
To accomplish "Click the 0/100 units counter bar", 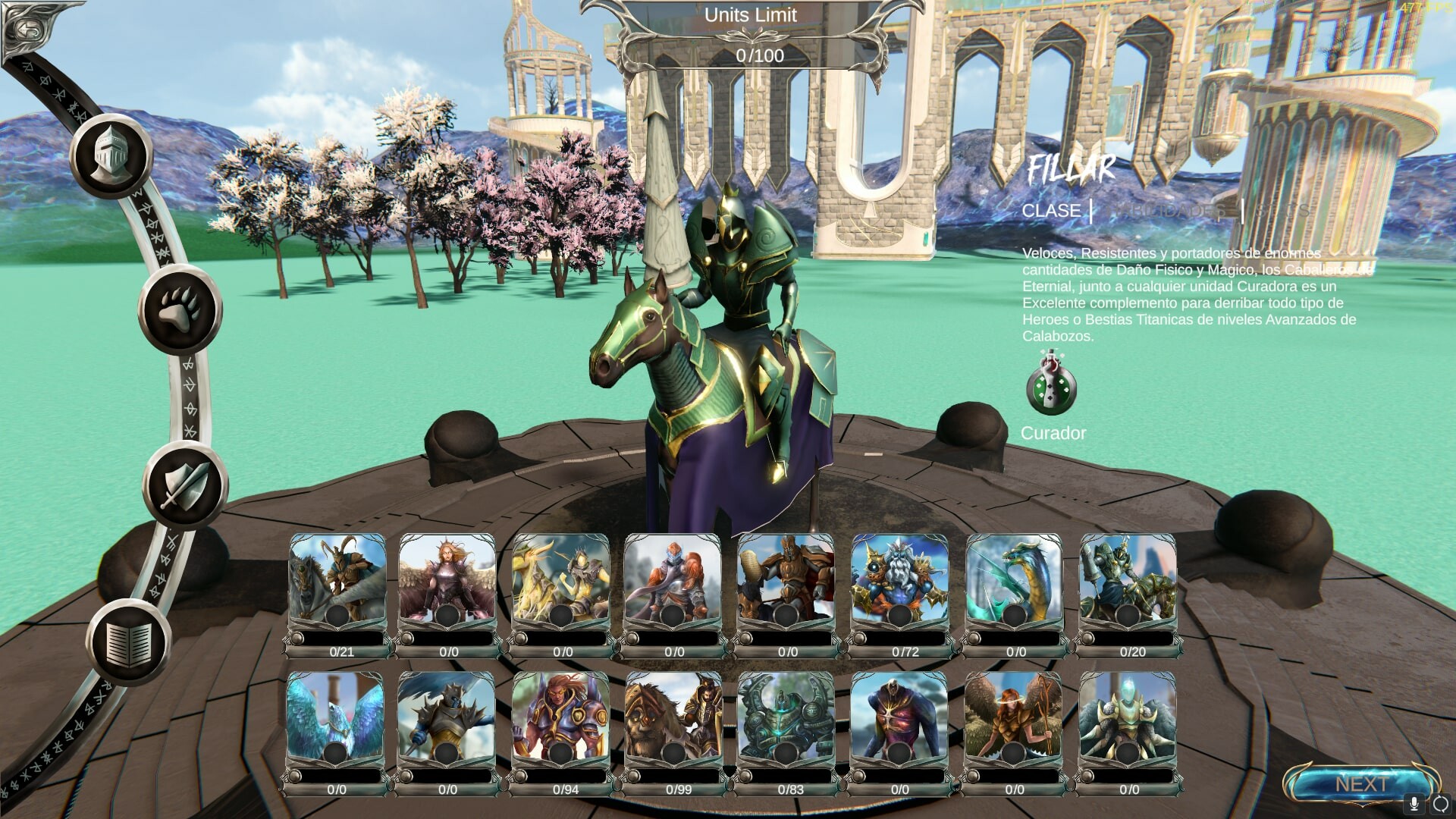I will [x=761, y=54].
